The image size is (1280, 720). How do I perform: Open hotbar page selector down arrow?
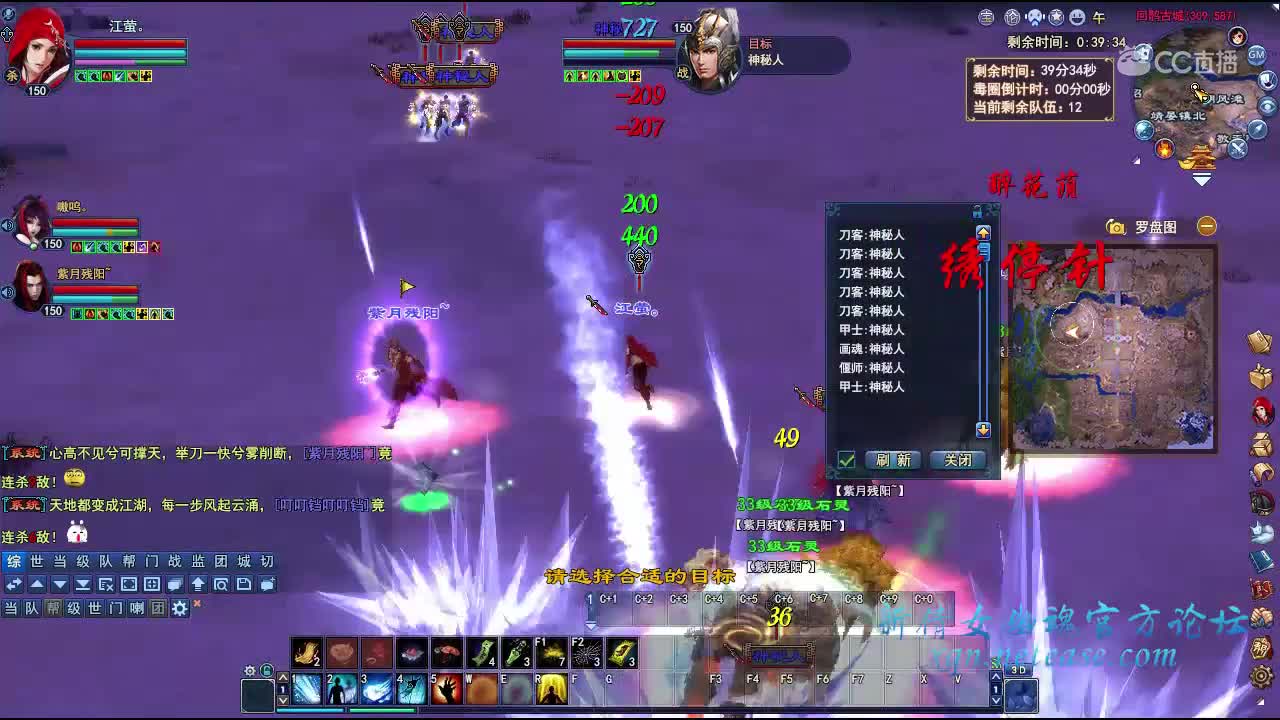point(283,702)
